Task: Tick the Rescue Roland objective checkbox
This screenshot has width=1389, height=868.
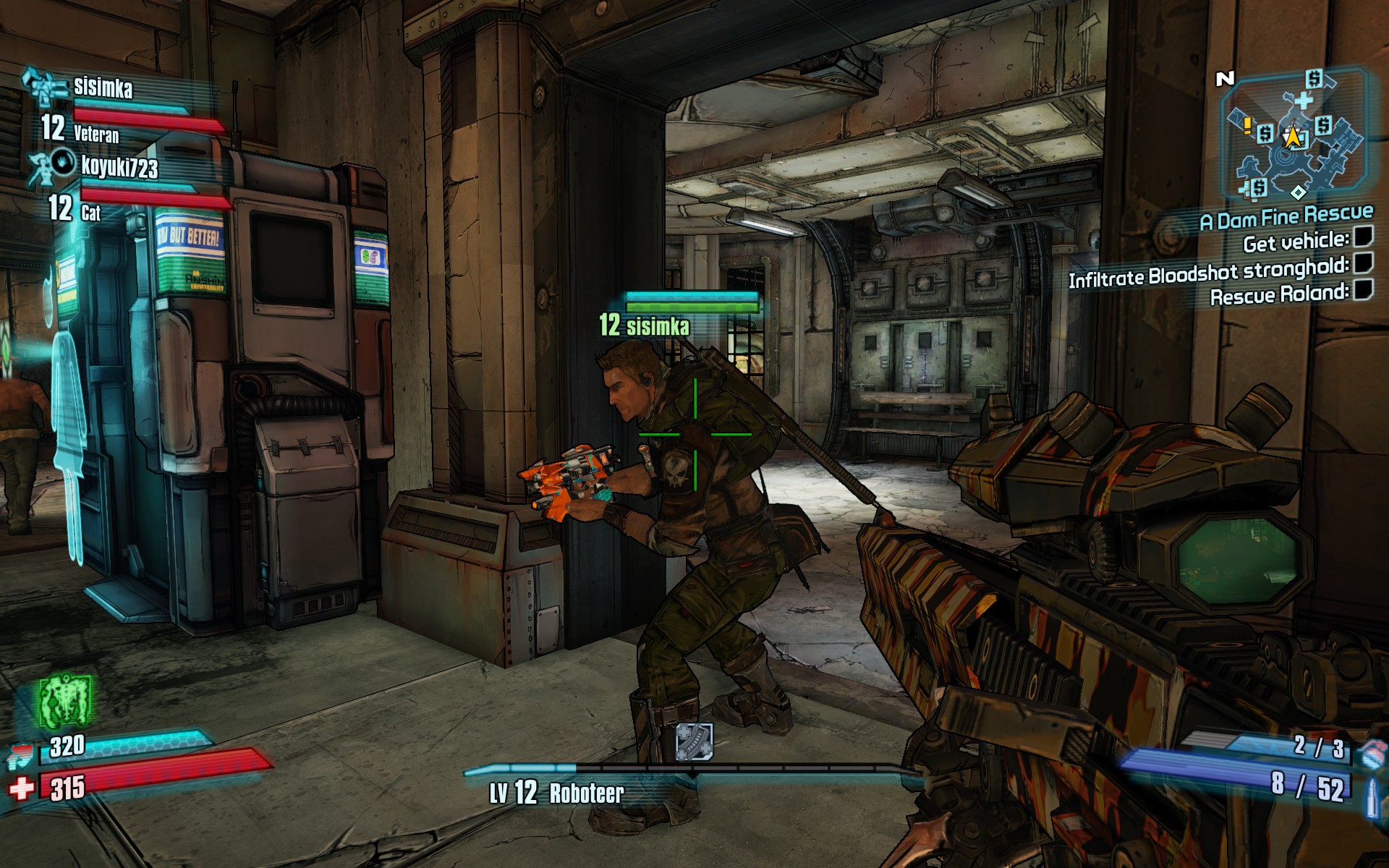Action: [x=1363, y=290]
